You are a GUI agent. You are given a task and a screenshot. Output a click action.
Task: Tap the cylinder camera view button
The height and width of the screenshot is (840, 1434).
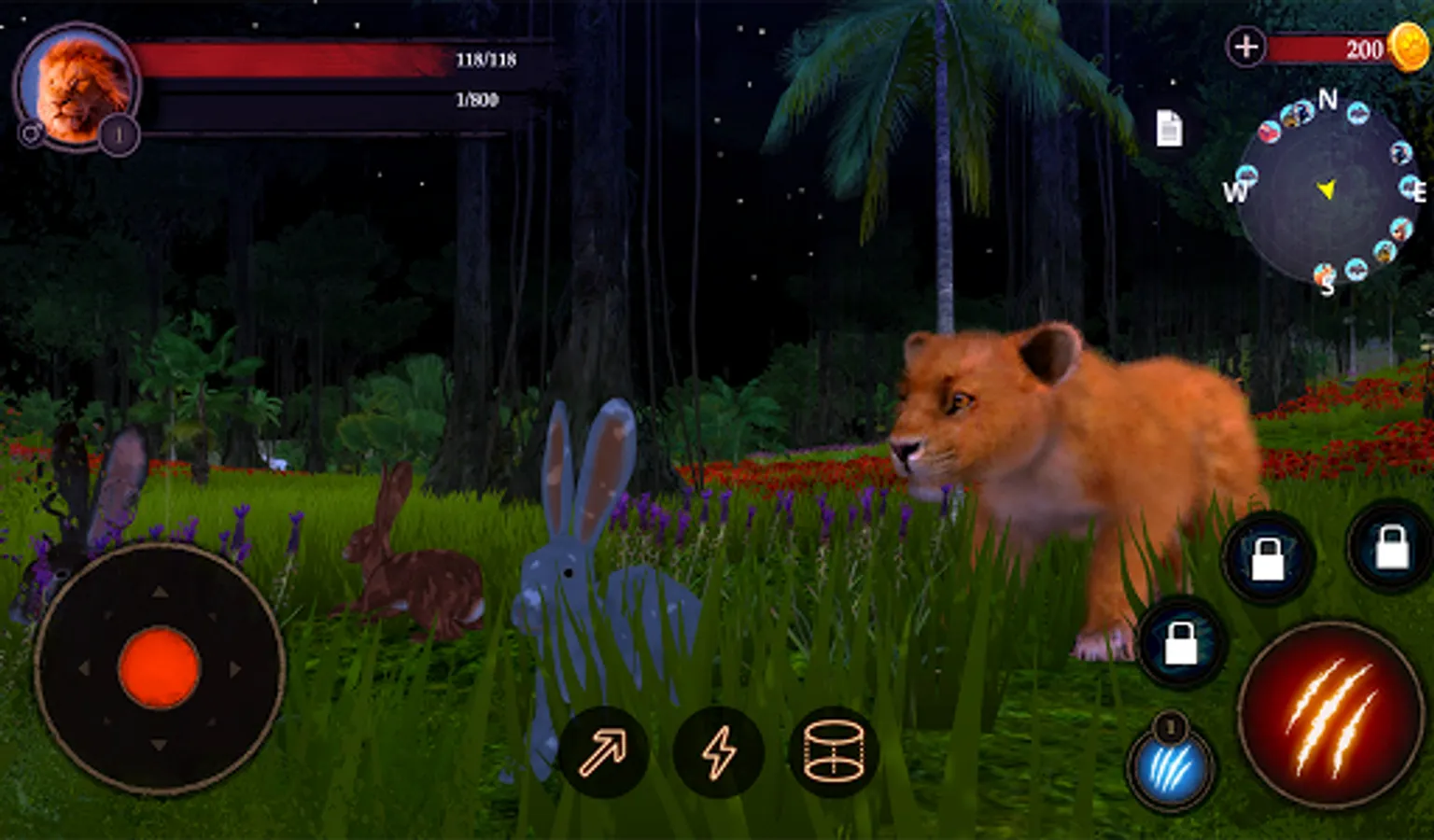click(x=834, y=752)
